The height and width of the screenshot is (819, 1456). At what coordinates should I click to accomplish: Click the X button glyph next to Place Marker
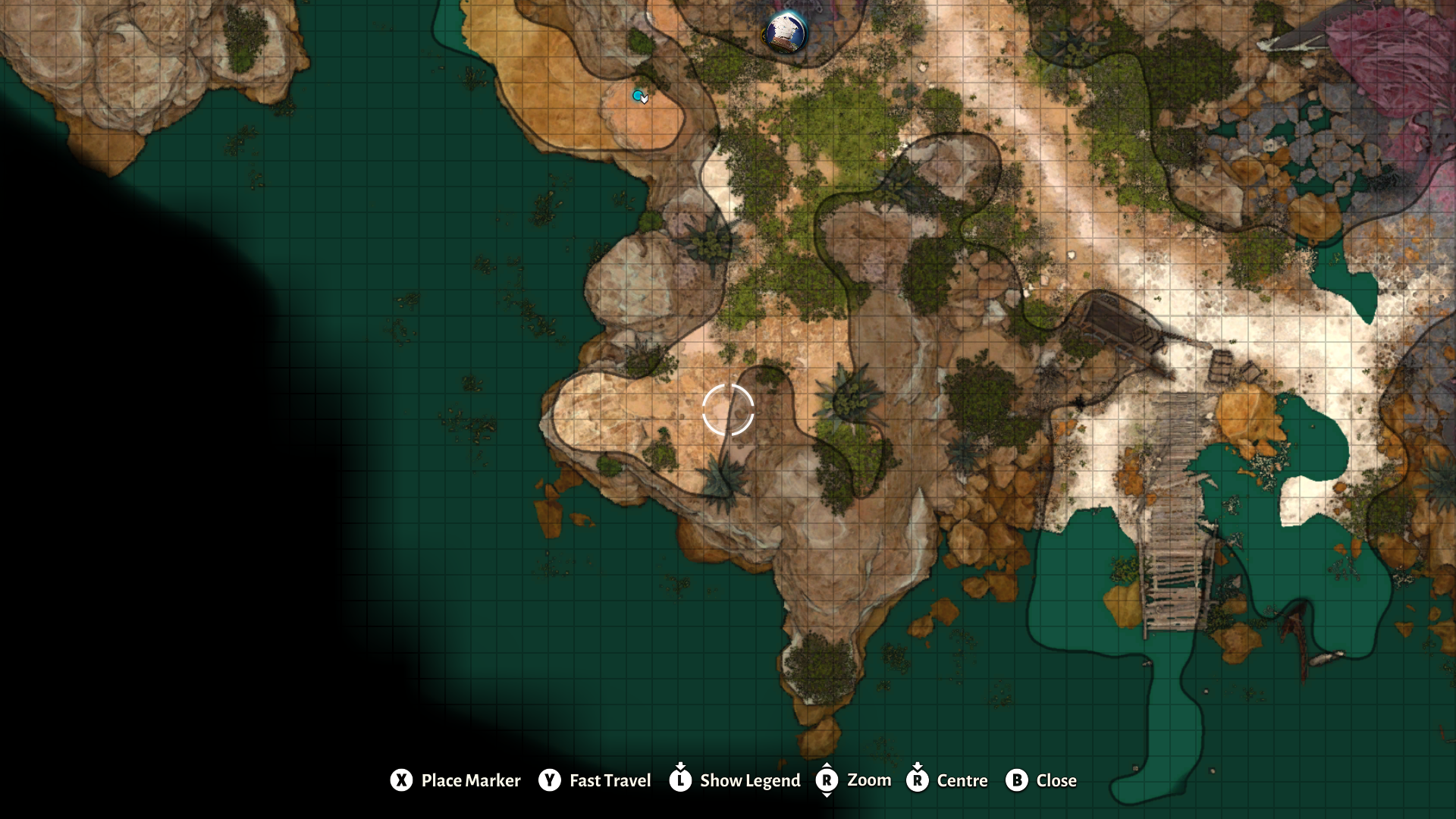[401, 780]
